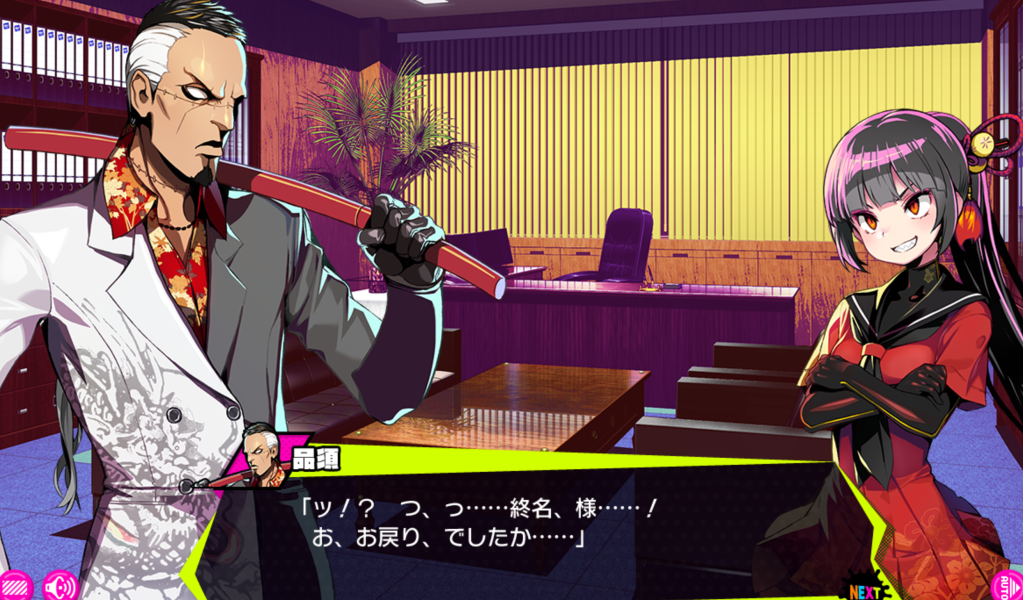Viewport: 1023px width, 600px height.
Task: Toggle the sound speaker button
Action: [60, 585]
